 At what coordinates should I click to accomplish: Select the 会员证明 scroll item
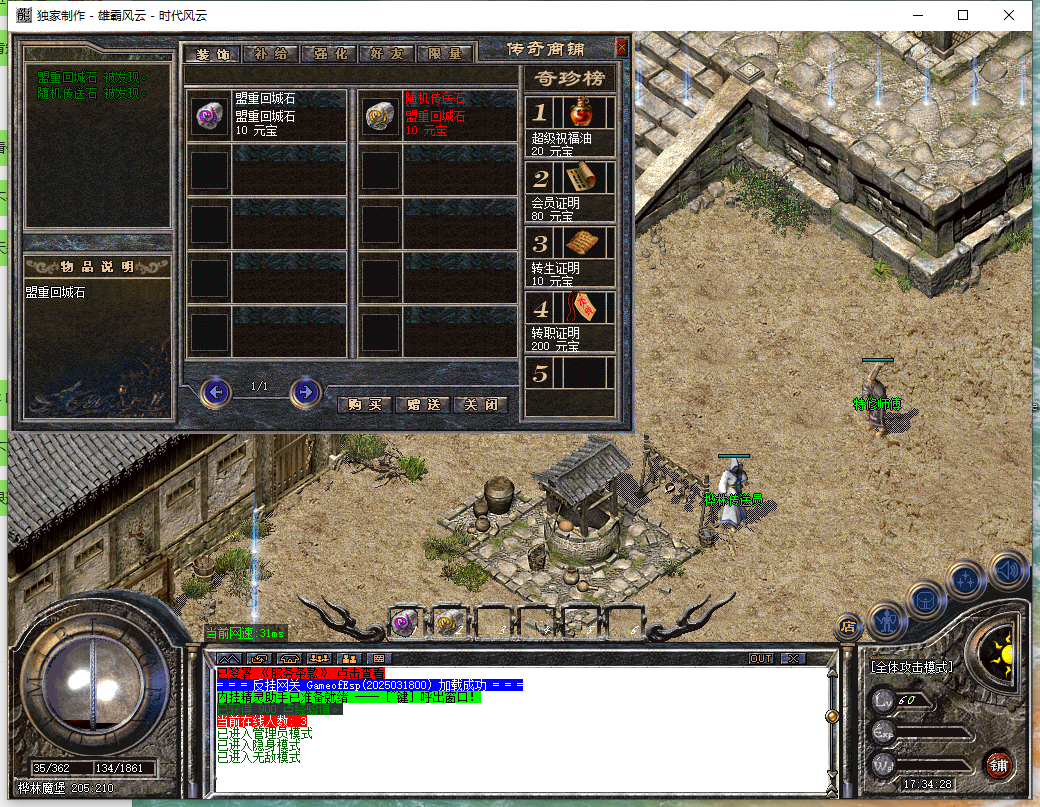point(578,178)
